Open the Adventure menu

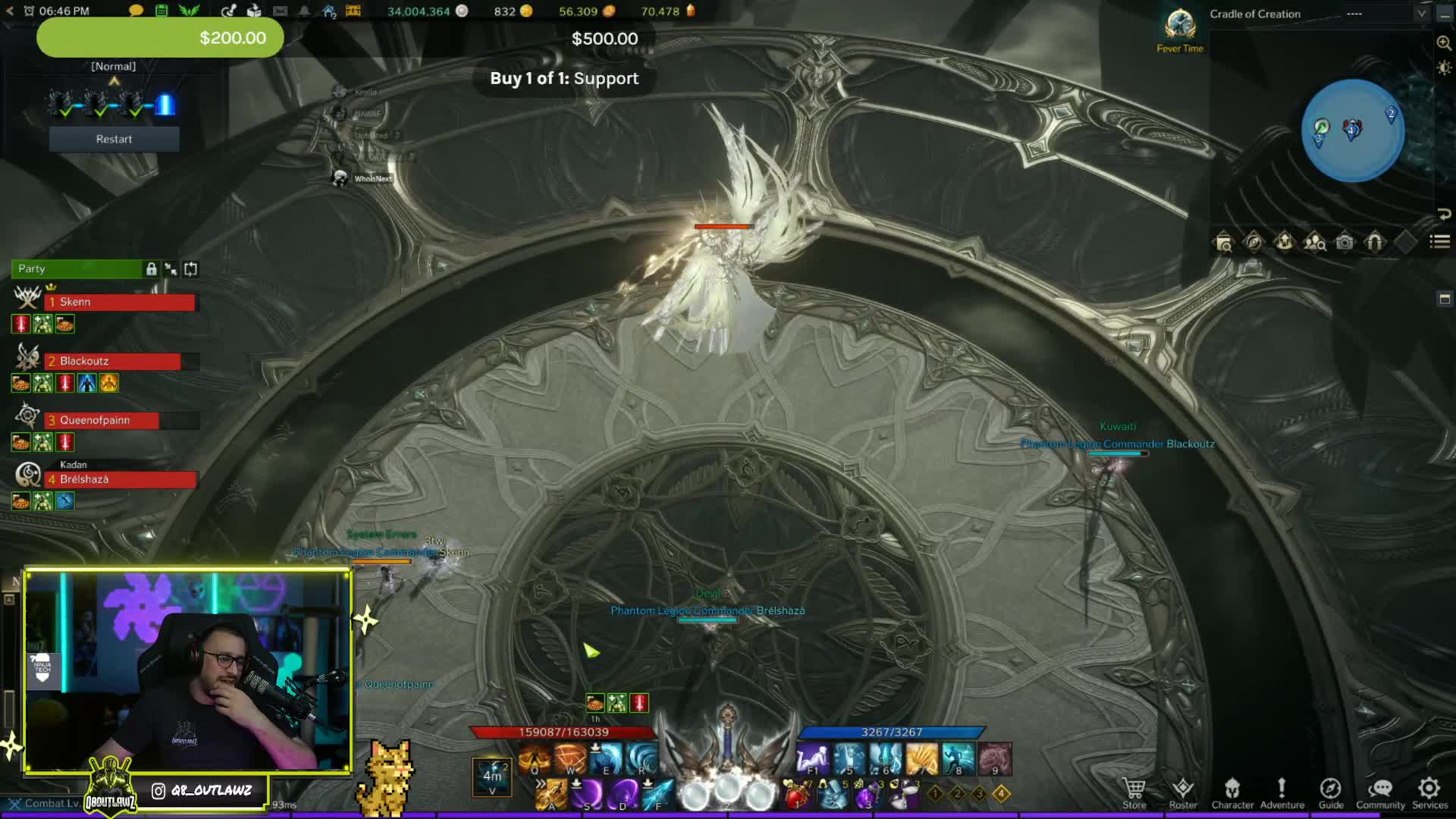pyautogui.click(x=1282, y=792)
